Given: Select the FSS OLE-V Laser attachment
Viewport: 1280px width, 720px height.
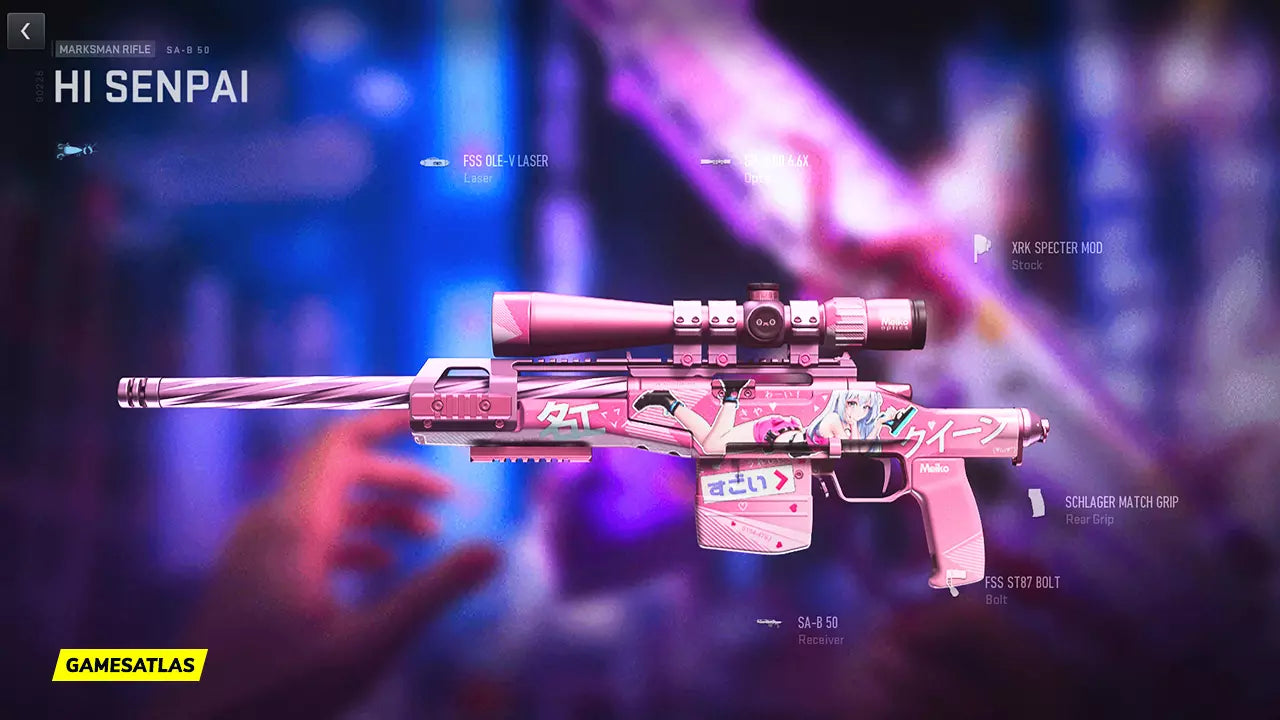Looking at the screenshot, I should (504, 161).
